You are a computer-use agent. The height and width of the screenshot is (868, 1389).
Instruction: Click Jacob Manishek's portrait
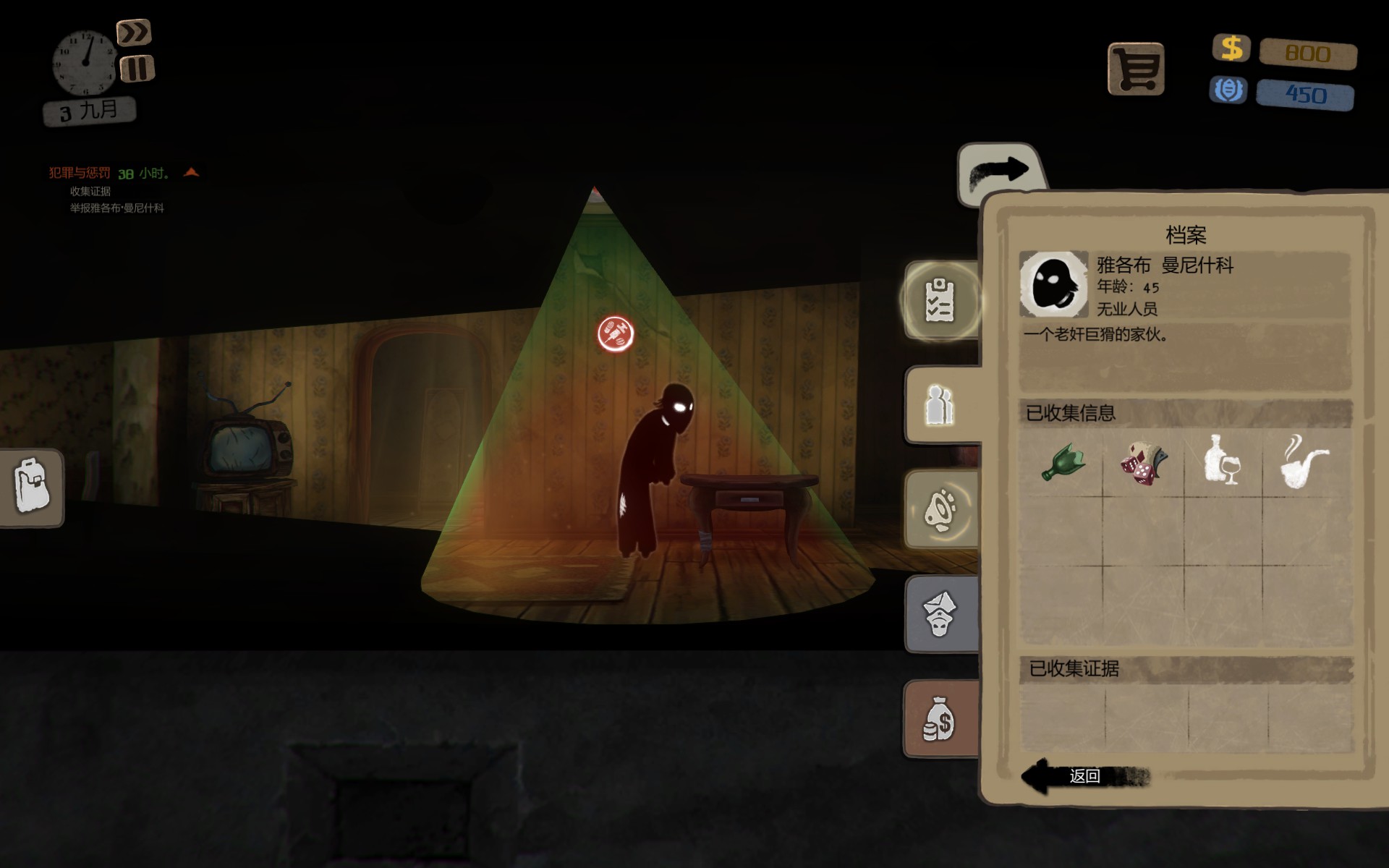(1053, 284)
